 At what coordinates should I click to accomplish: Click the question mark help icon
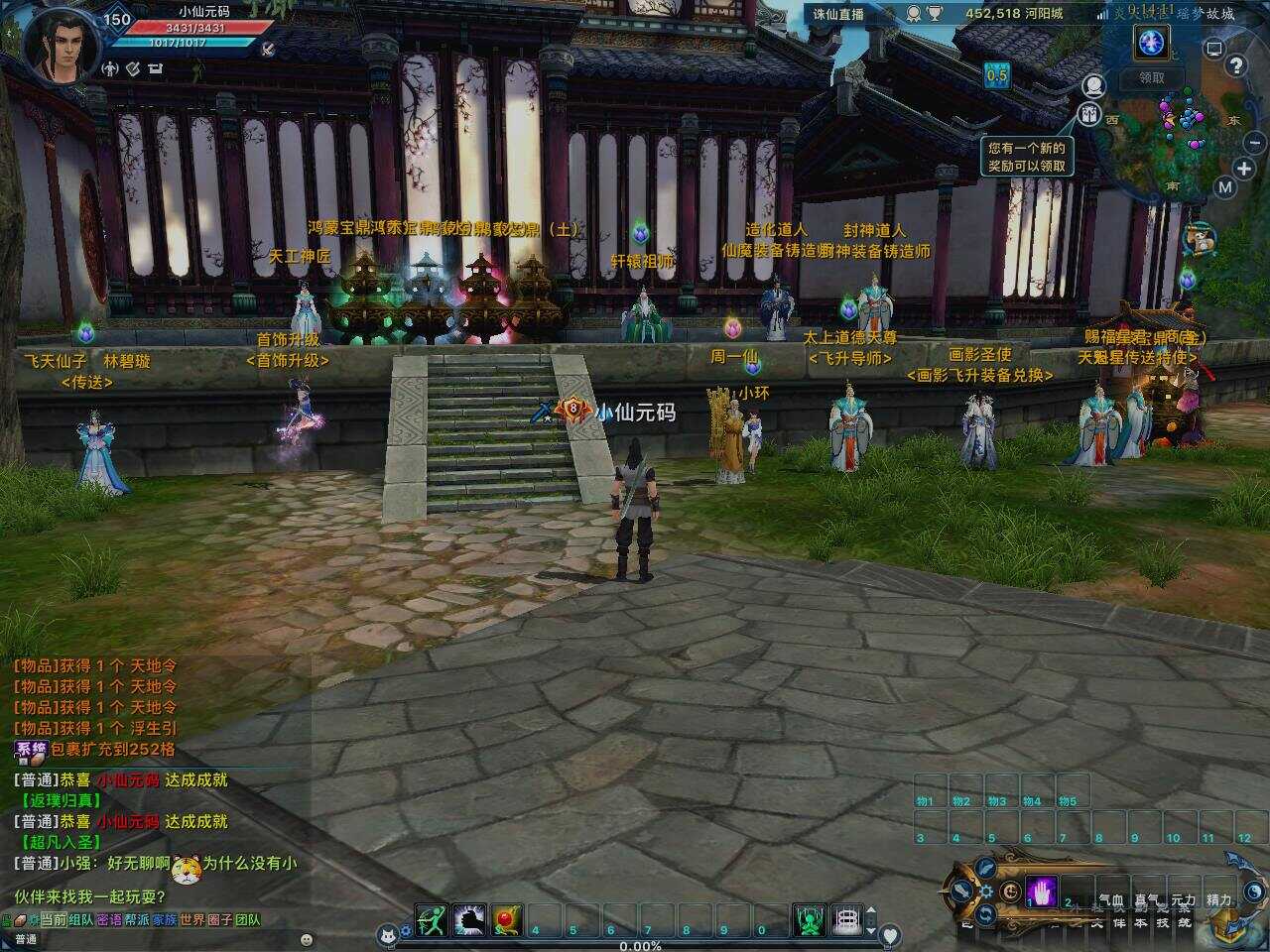pyautogui.click(x=1235, y=66)
